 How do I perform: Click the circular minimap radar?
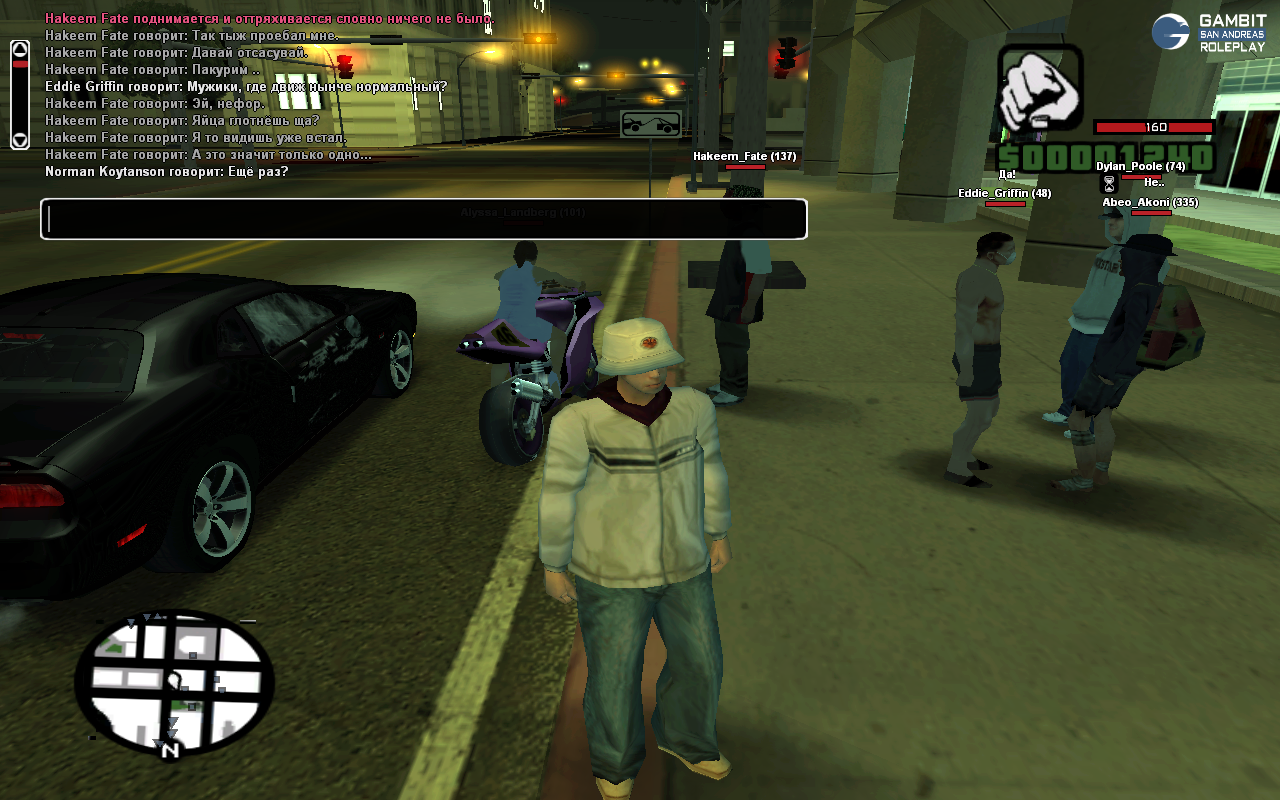click(x=174, y=680)
